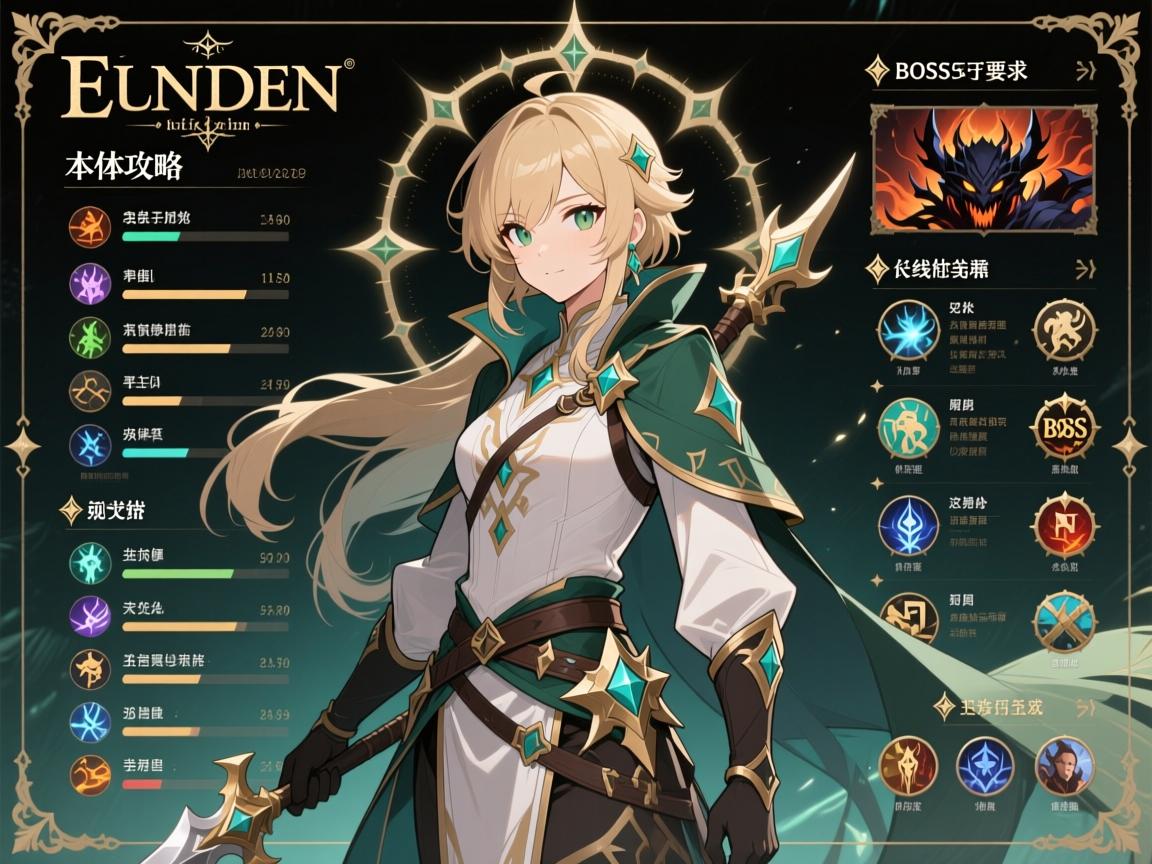
Task: Click the arrow beside the BOSS header
Action: click(x=1083, y=71)
